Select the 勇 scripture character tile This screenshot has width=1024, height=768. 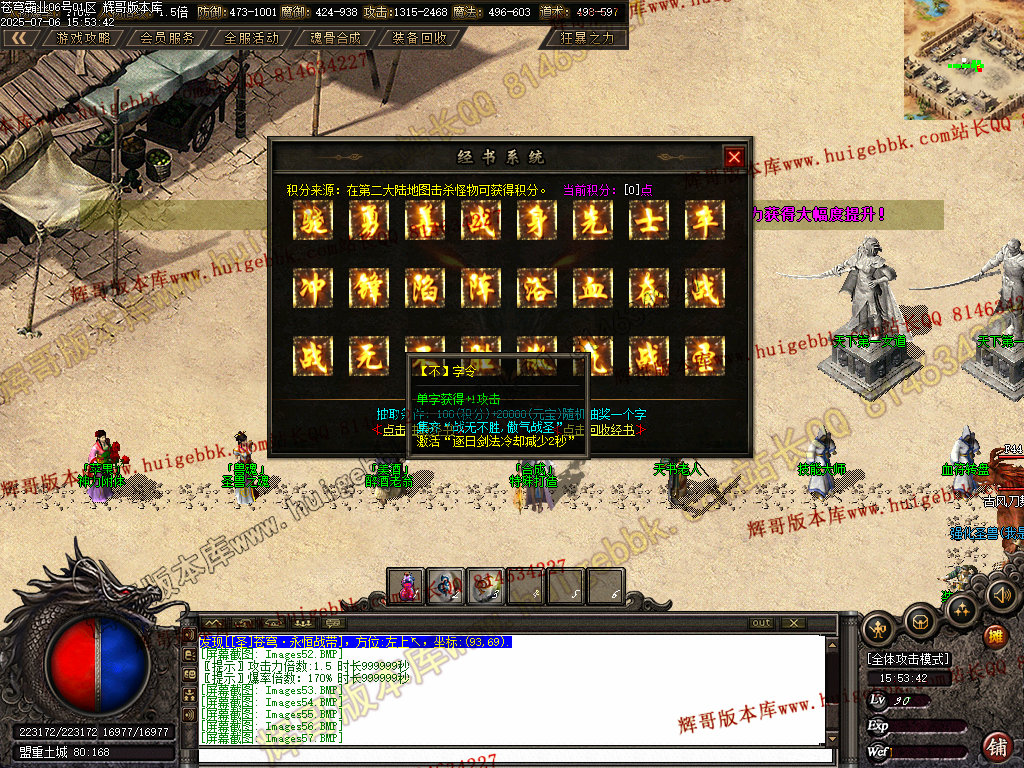point(369,221)
